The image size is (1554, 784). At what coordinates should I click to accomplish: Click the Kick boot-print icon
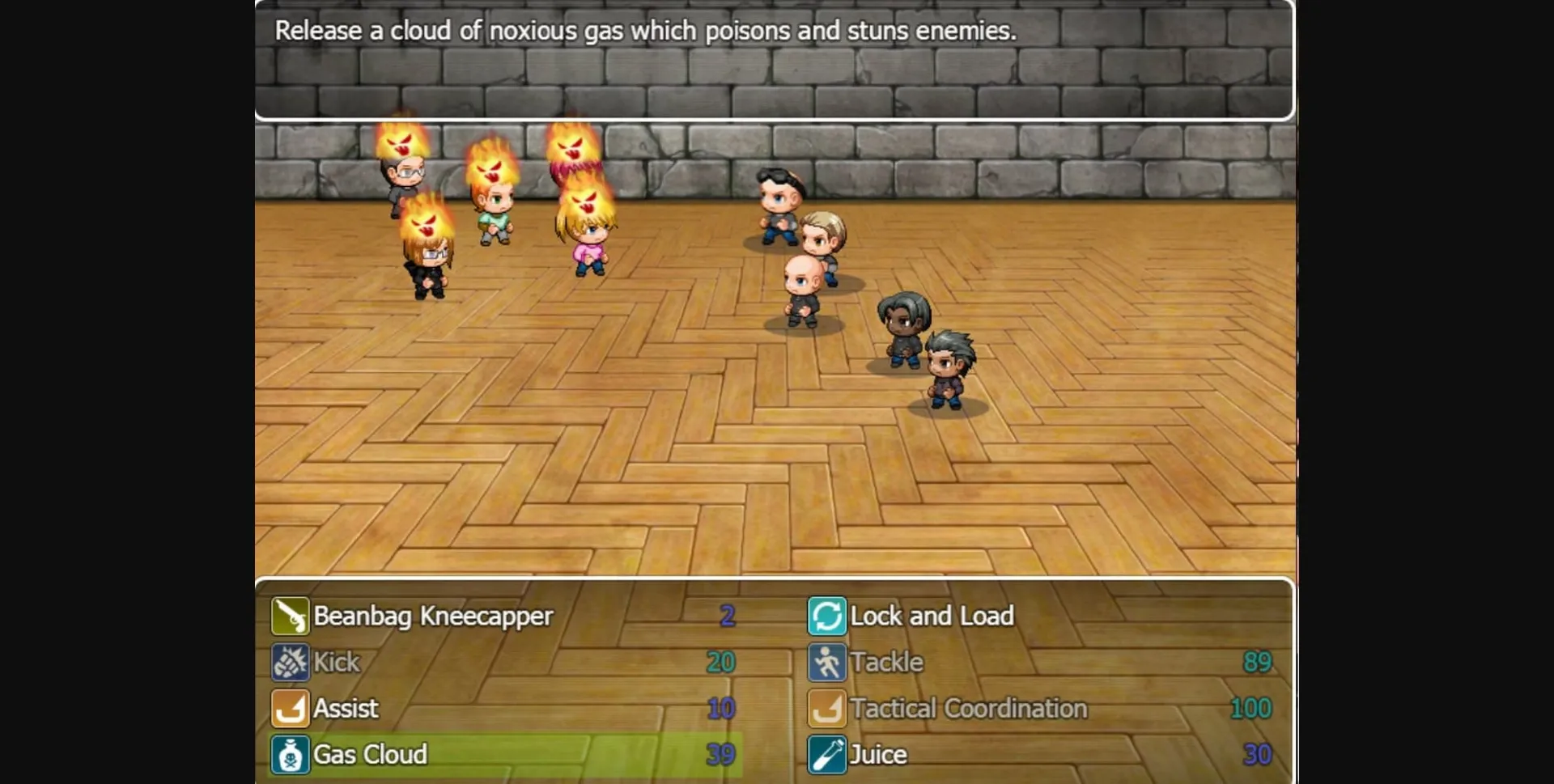pos(290,662)
